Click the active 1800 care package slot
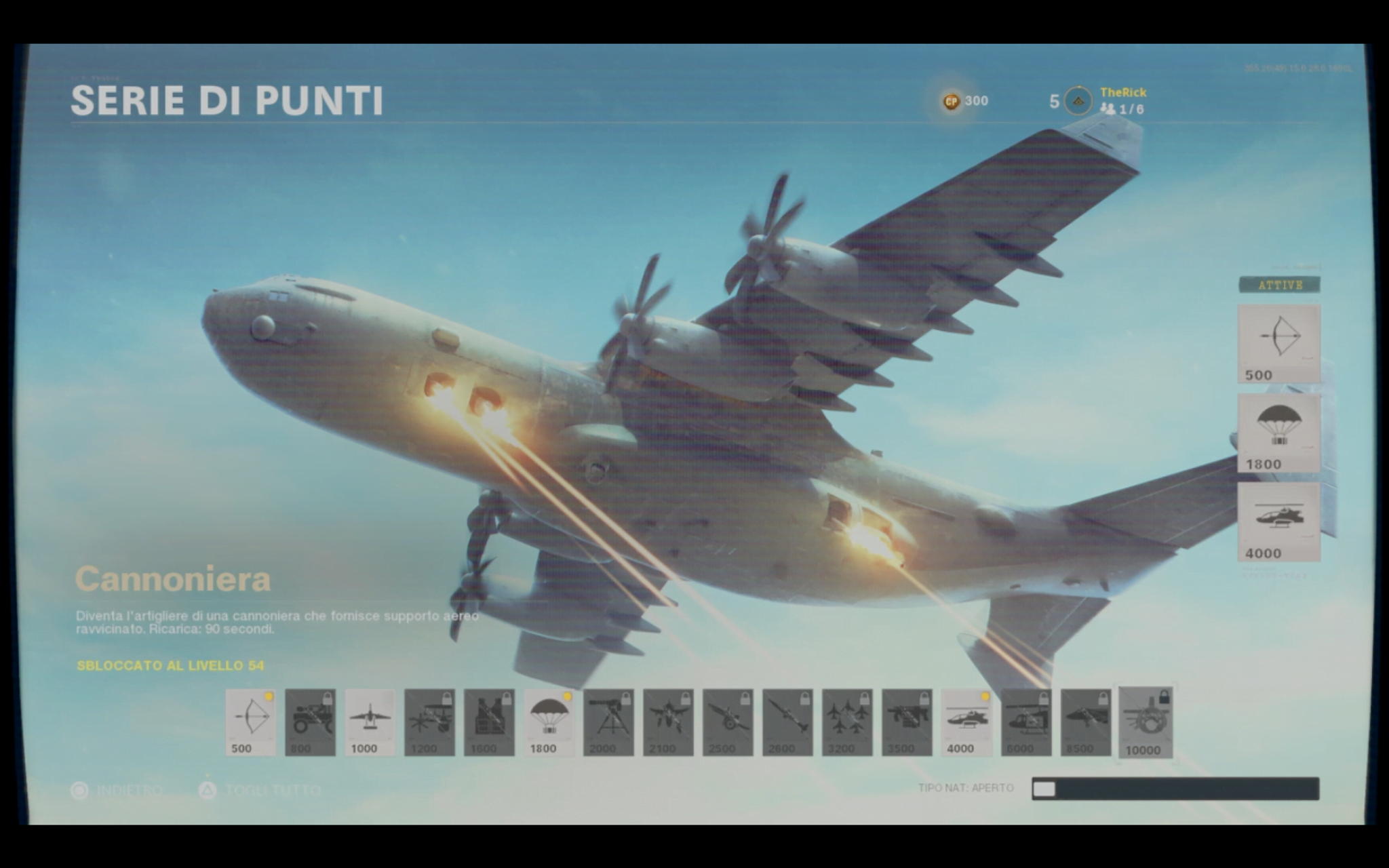The width and height of the screenshot is (1389, 868). (x=1279, y=433)
